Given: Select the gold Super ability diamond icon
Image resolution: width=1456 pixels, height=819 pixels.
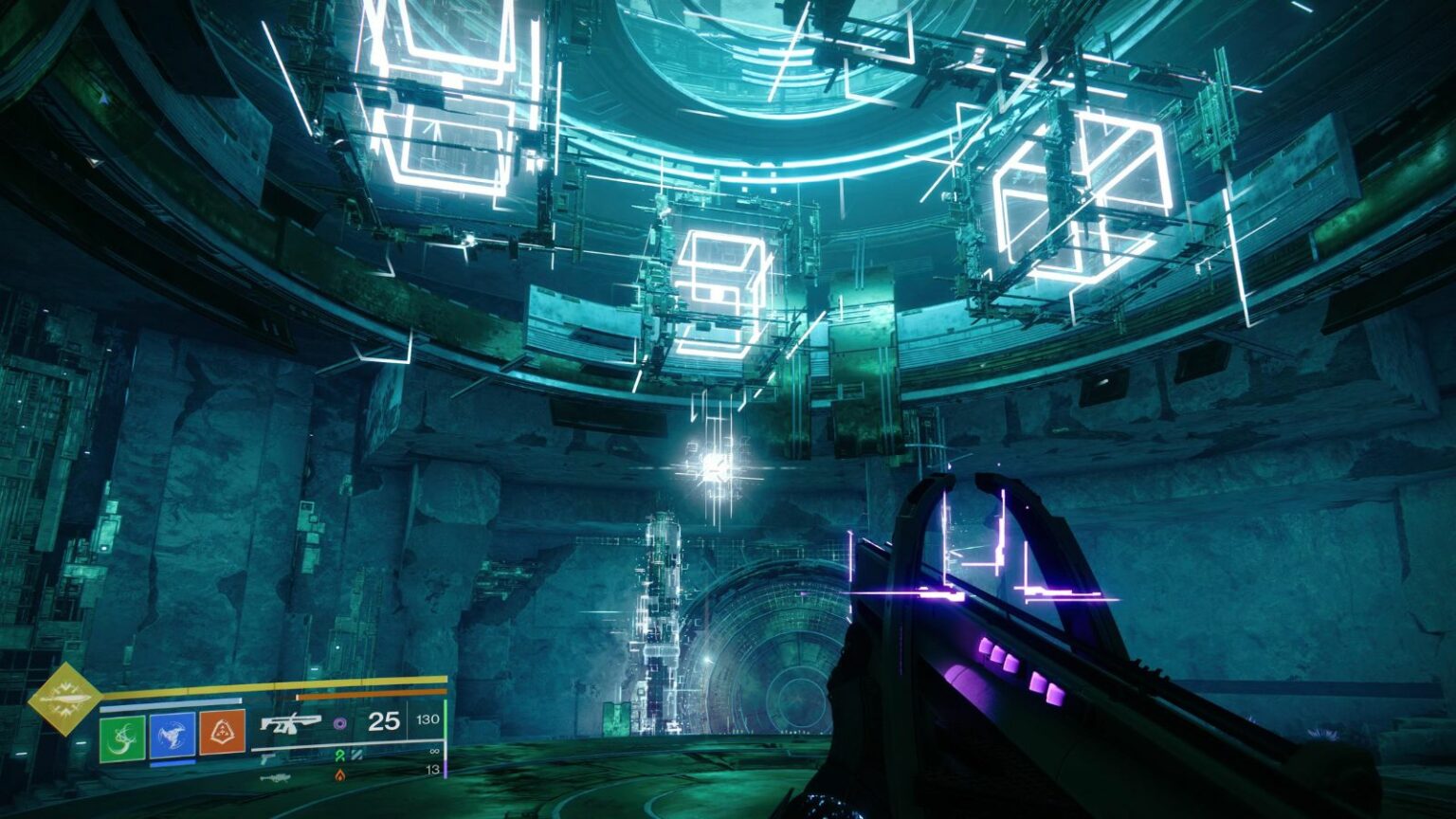Looking at the screenshot, I should [66, 701].
